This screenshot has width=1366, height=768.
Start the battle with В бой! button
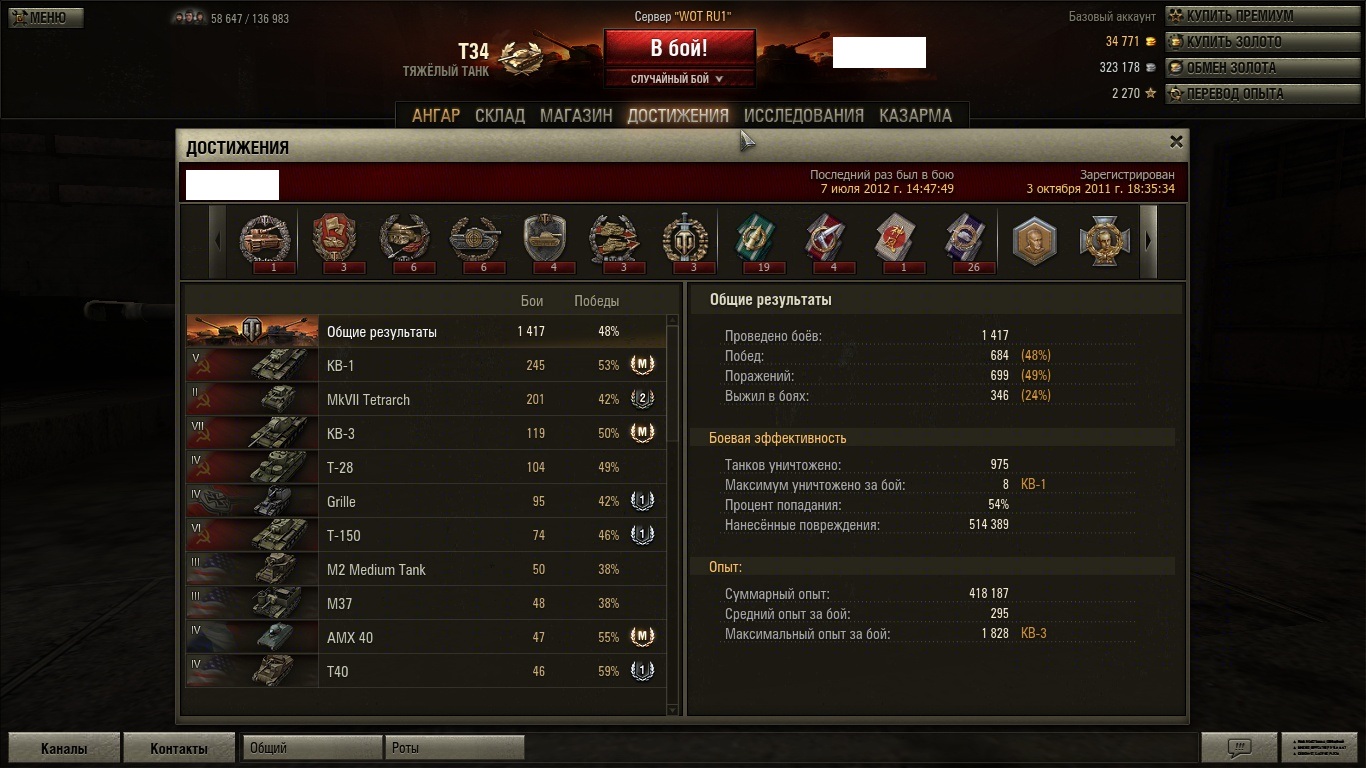(679, 48)
